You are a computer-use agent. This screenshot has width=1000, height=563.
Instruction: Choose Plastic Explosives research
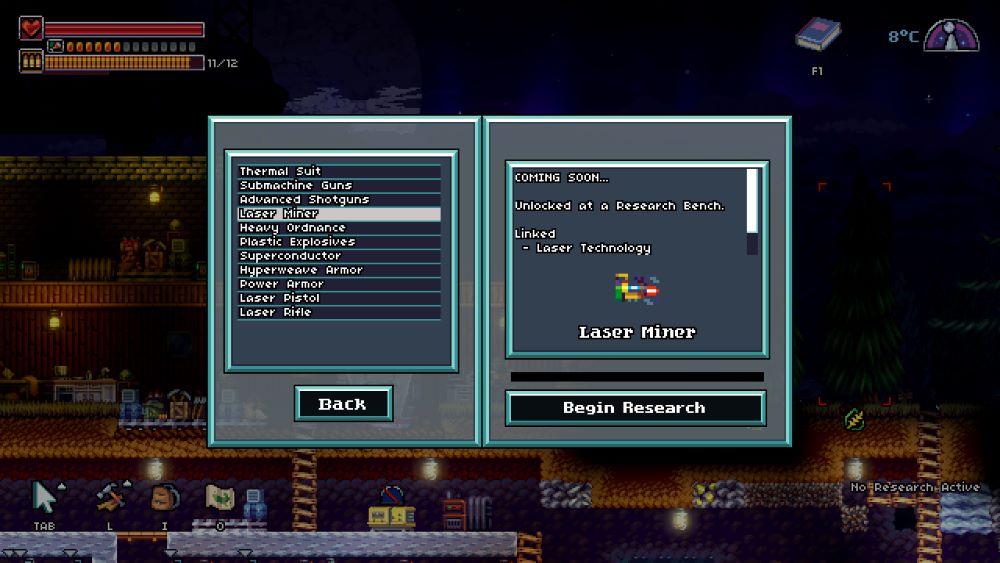[x=338, y=242]
